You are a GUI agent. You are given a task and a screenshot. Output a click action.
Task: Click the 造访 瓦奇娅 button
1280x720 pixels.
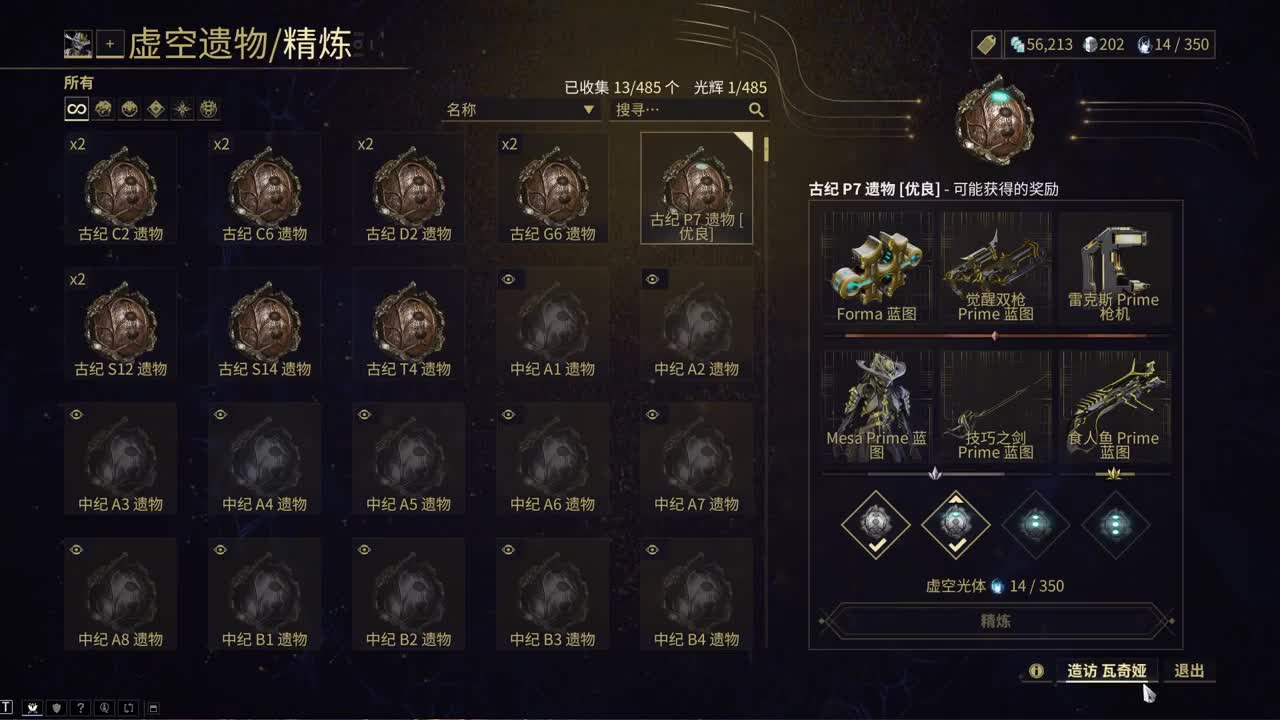point(1106,672)
